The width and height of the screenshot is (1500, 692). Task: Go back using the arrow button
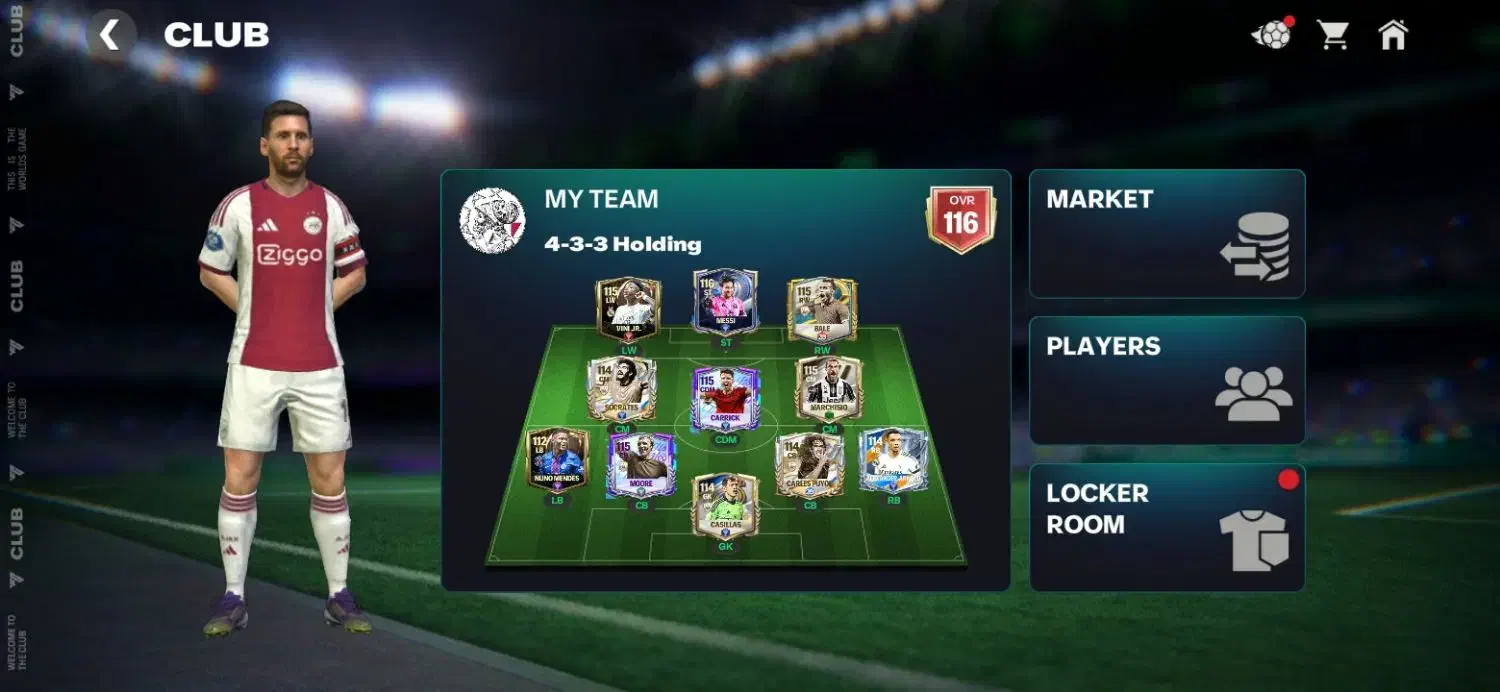coord(110,36)
